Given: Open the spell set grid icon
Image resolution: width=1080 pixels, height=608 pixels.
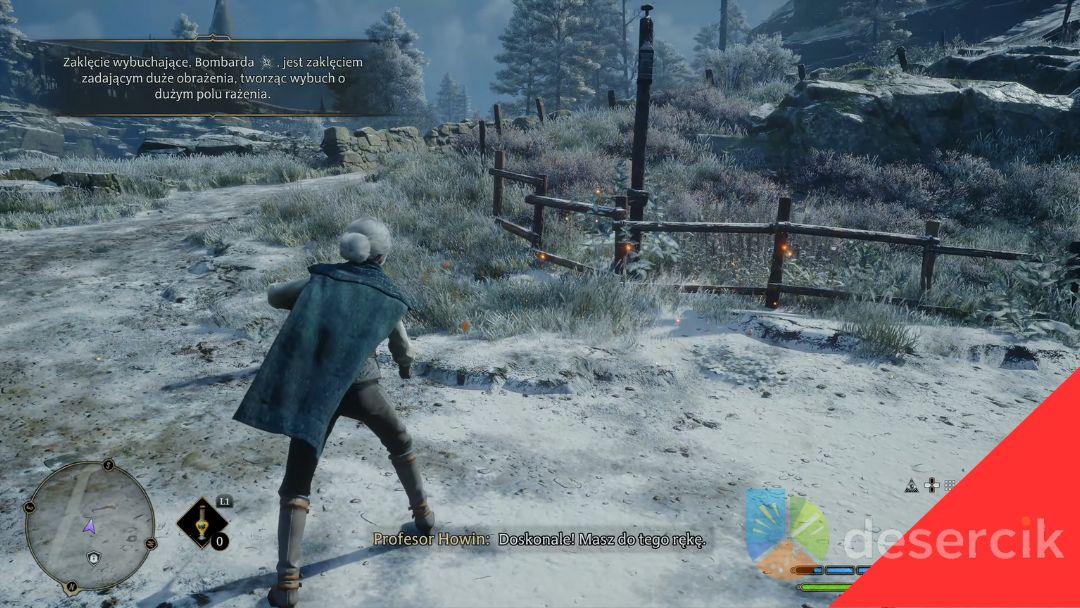Looking at the screenshot, I should (x=950, y=485).
